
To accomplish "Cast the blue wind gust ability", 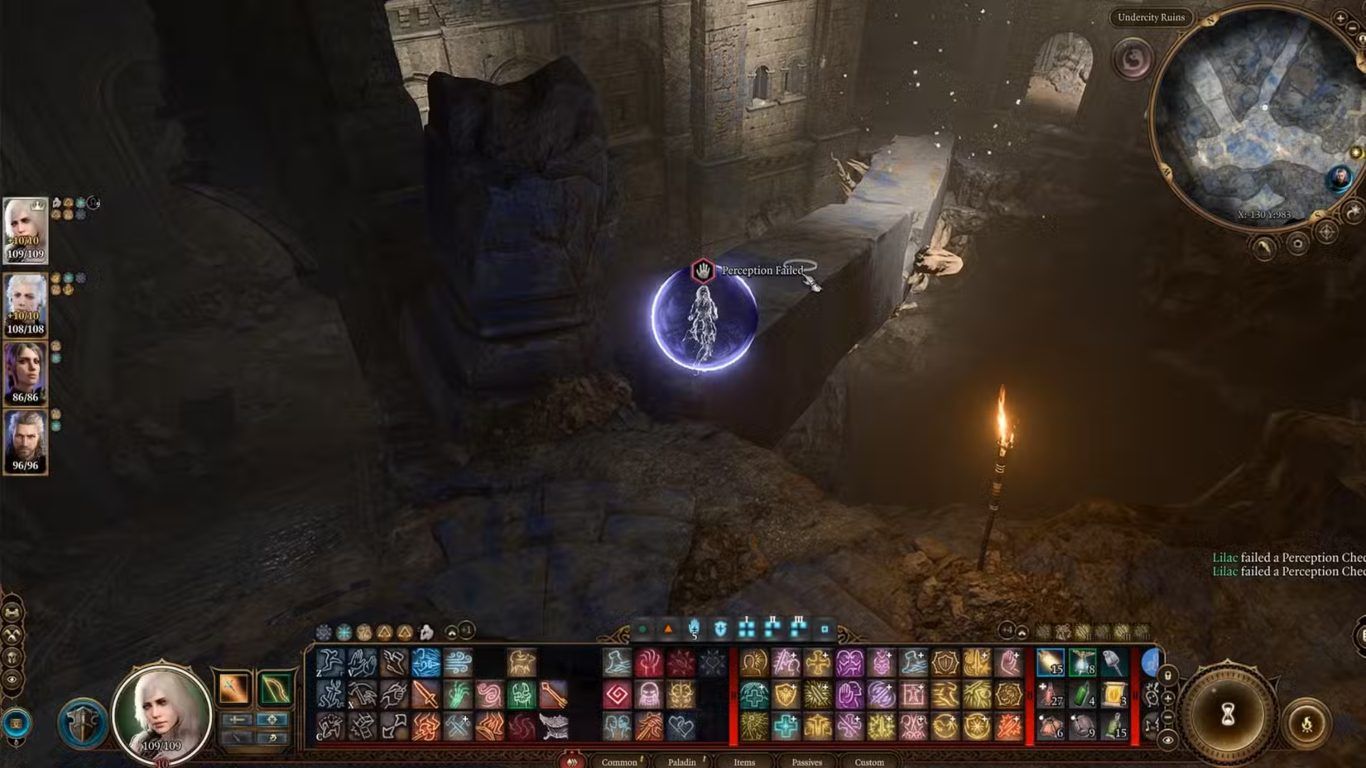I will (458, 662).
